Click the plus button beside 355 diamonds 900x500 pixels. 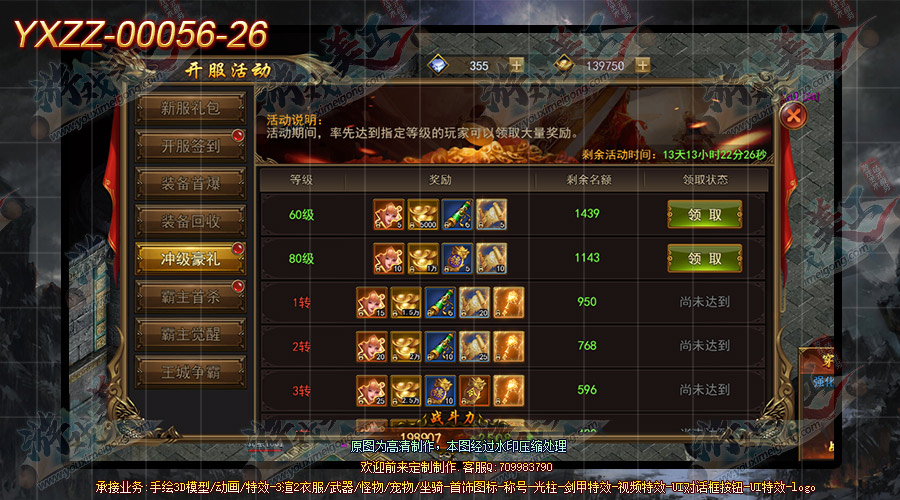pyautogui.click(x=516, y=65)
